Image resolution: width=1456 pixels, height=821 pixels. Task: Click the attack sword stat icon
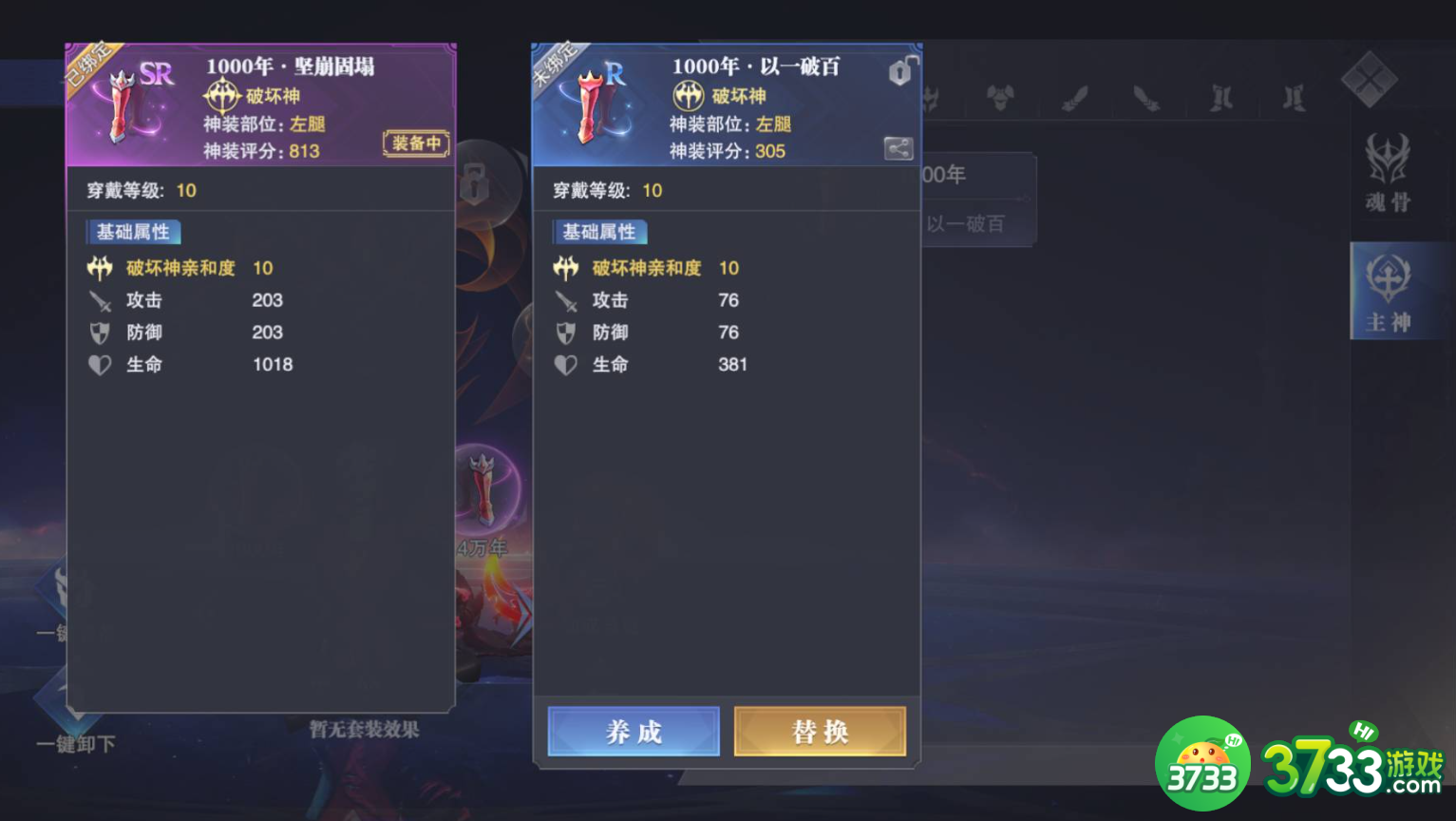[99, 300]
